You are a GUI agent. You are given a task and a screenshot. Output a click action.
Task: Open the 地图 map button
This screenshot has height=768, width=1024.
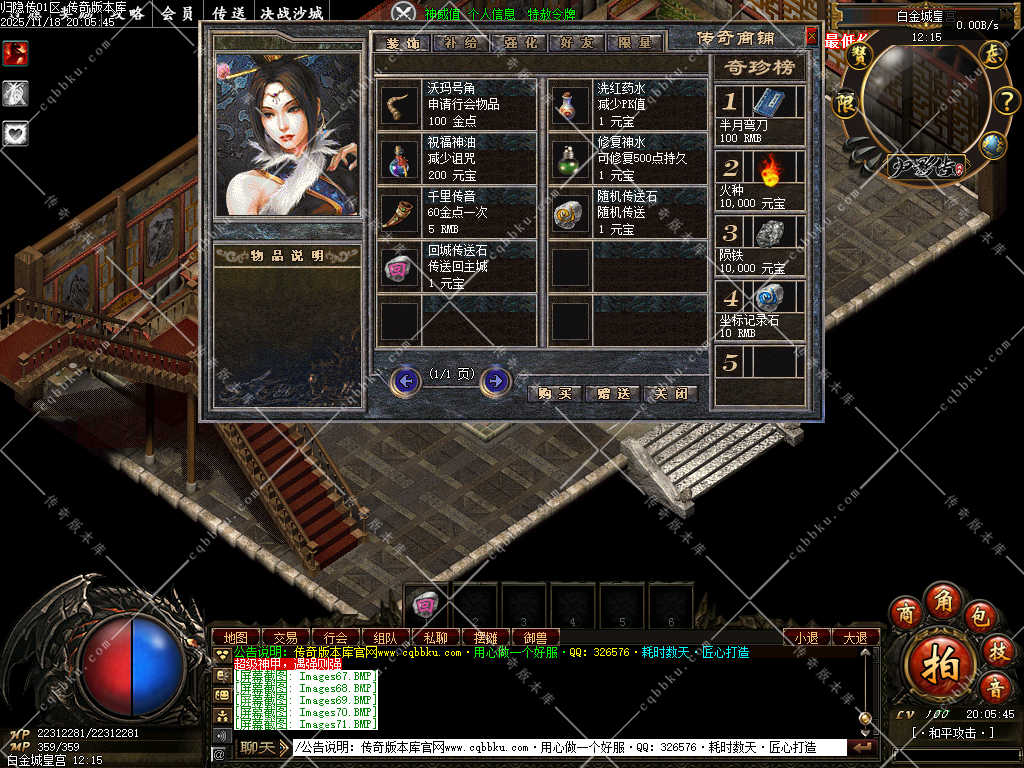click(x=236, y=637)
